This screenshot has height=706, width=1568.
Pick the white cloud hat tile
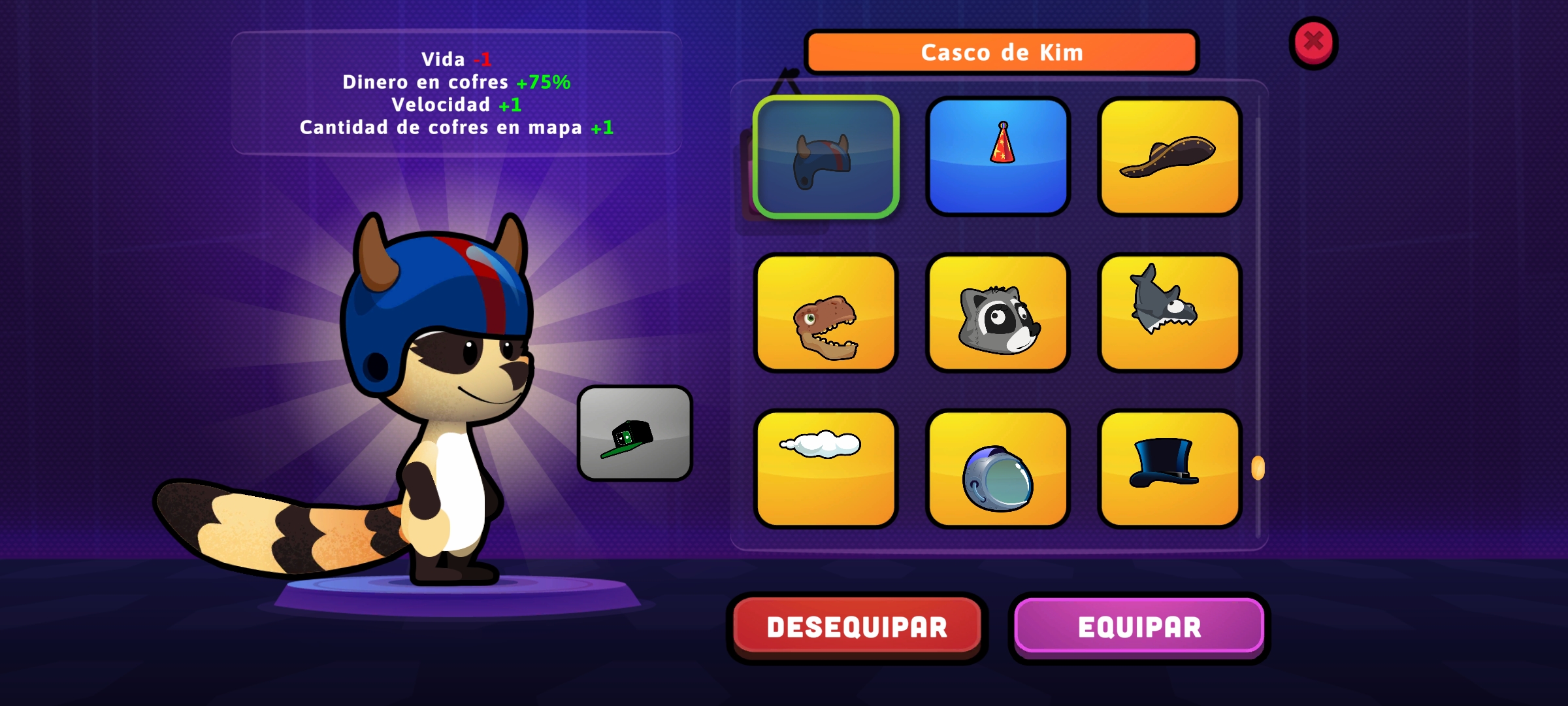pyautogui.click(x=826, y=469)
